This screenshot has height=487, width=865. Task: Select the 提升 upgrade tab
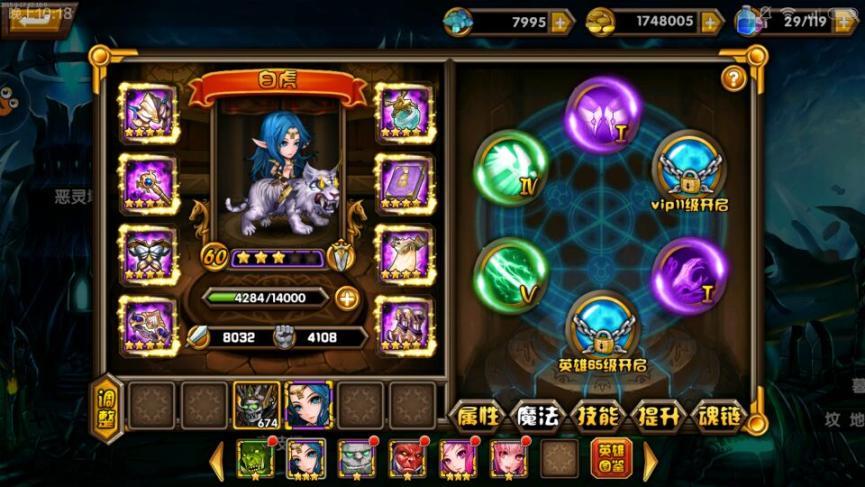click(x=660, y=416)
